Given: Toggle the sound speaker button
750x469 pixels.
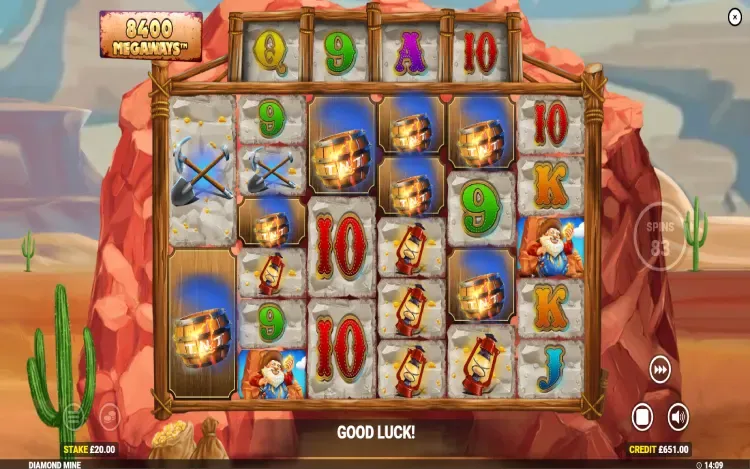Looking at the screenshot, I should pyautogui.click(x=678, y=416).
